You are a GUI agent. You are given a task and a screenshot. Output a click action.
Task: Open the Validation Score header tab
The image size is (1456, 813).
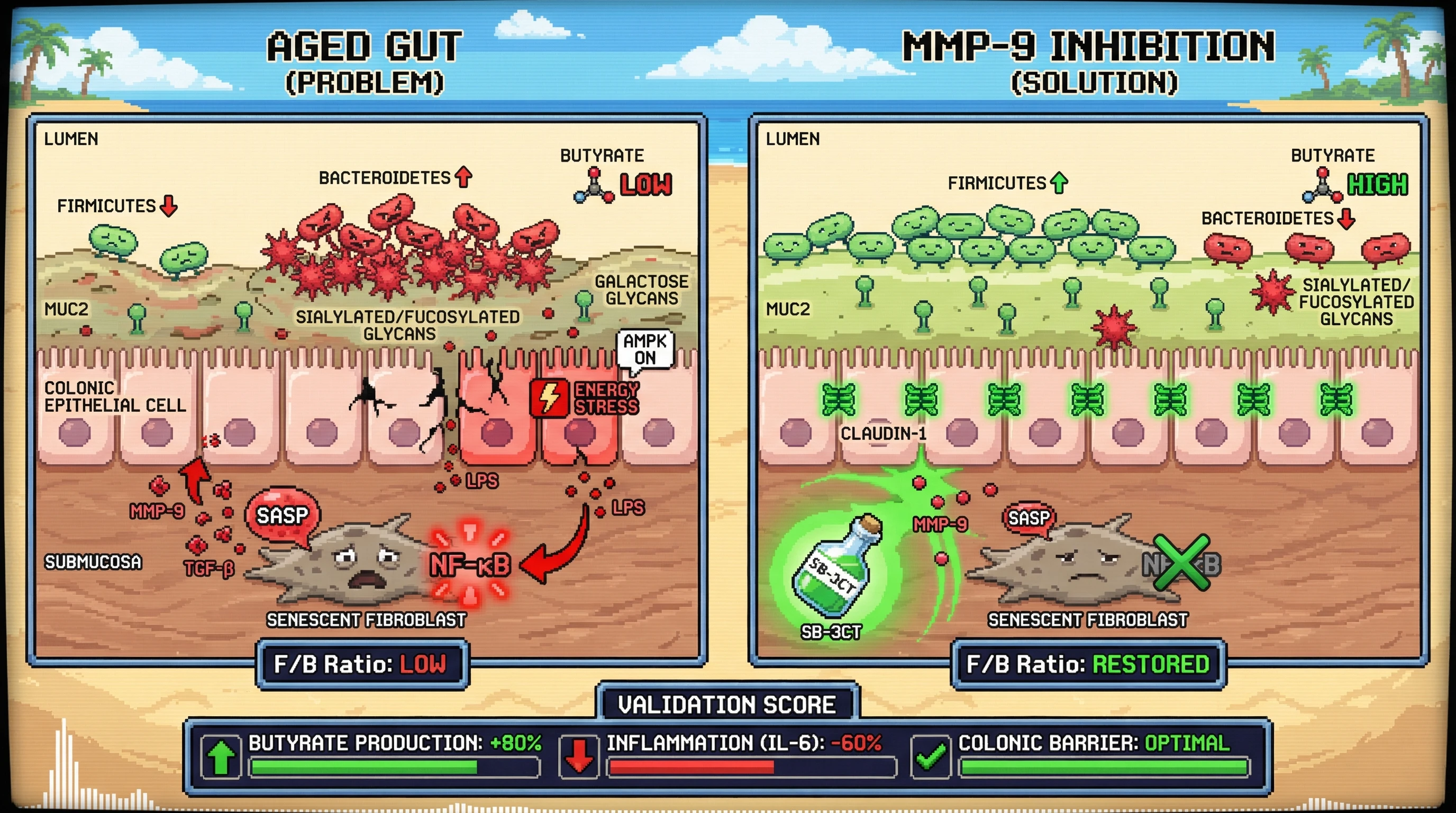(727, 704)
